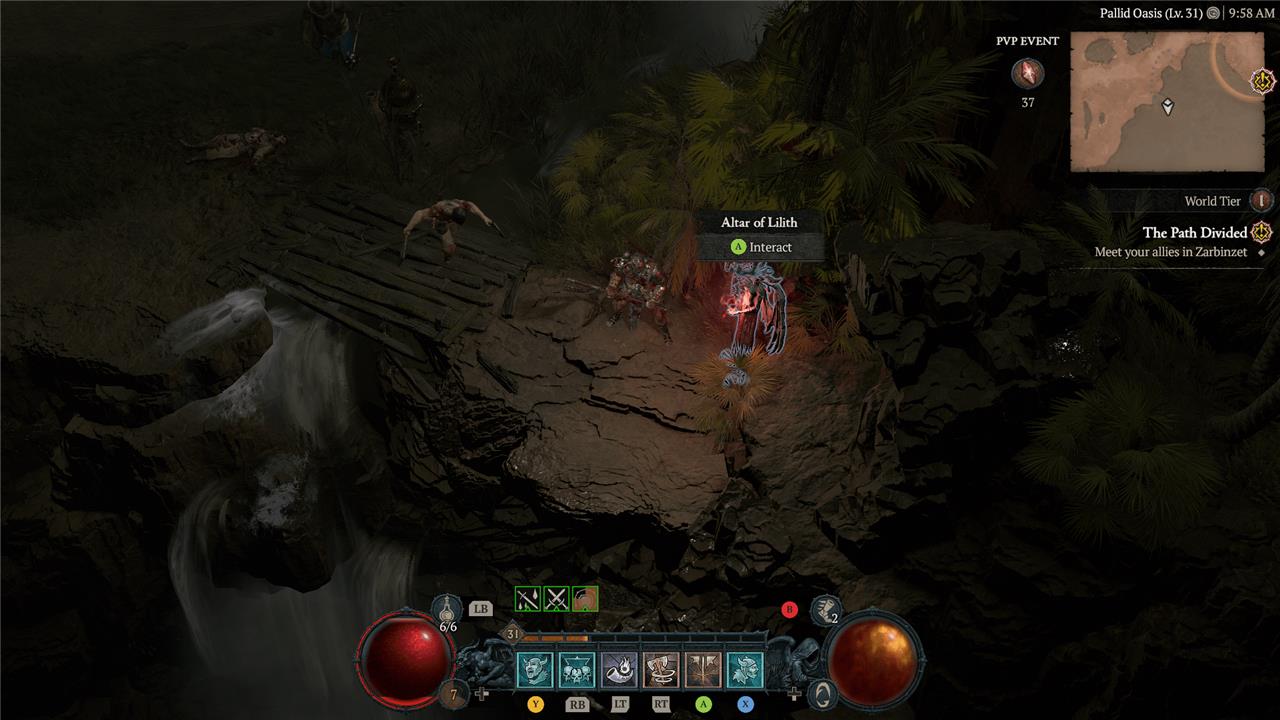Select the crossed swords buff icon
Viewport: 1280px width, 720px height.
[x=556, y=599]
